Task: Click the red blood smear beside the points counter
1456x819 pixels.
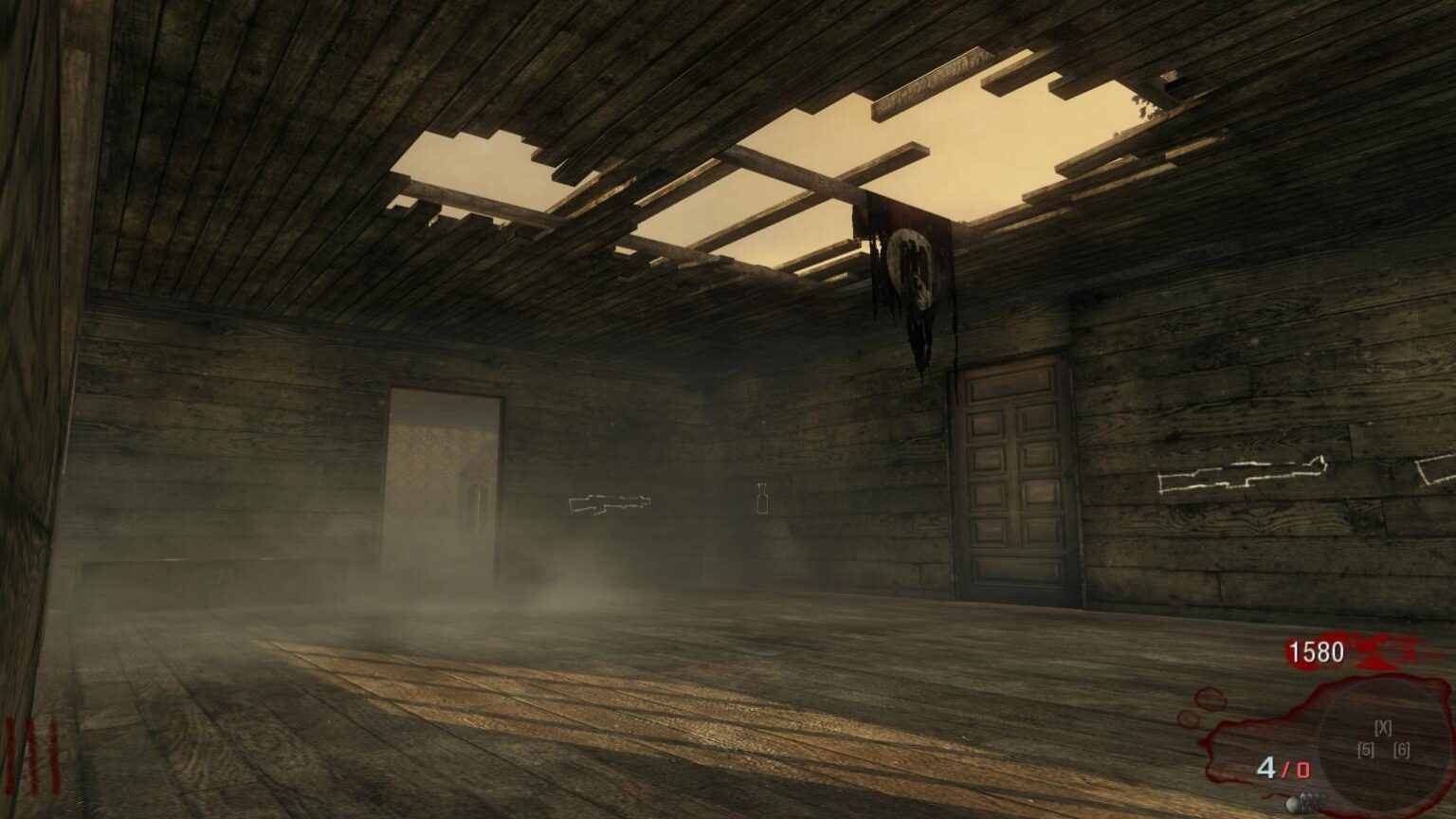Action: pos(1384,654)
